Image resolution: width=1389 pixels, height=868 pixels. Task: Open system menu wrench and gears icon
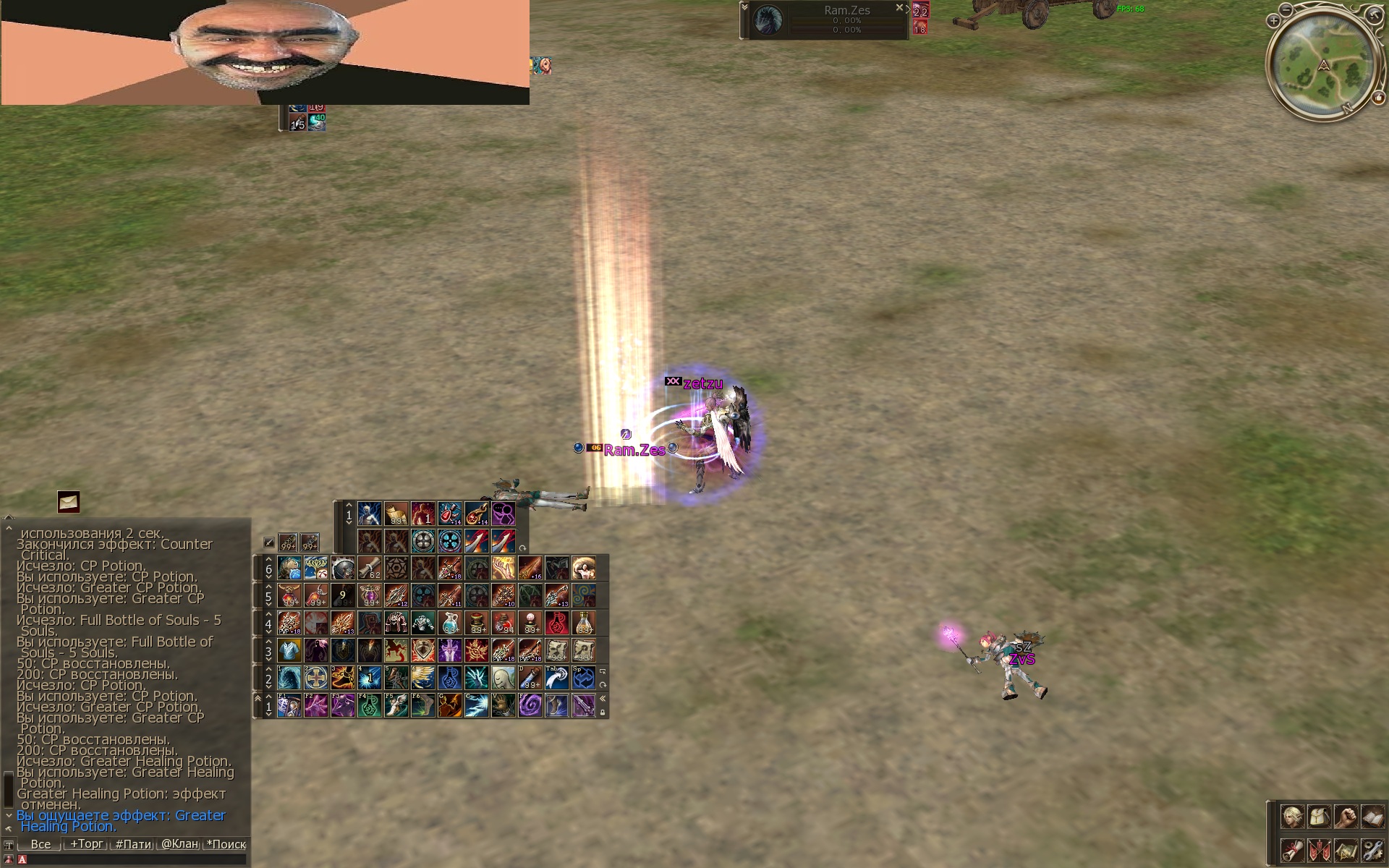tap(1372, 850)
